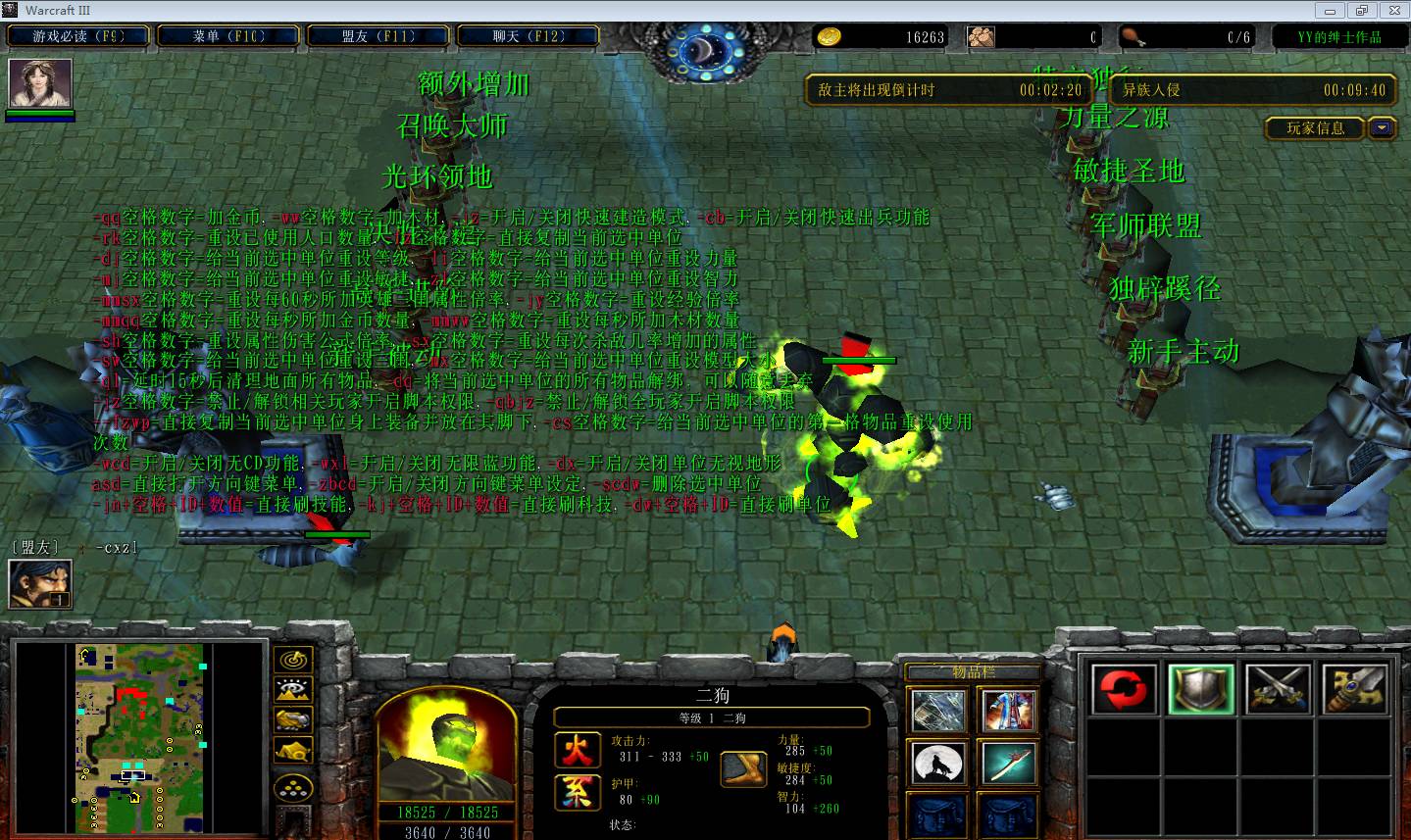This screenshot has width=1411, height=840.
Task: Close the Warcraft III window
Action: tap(1389, 10)
